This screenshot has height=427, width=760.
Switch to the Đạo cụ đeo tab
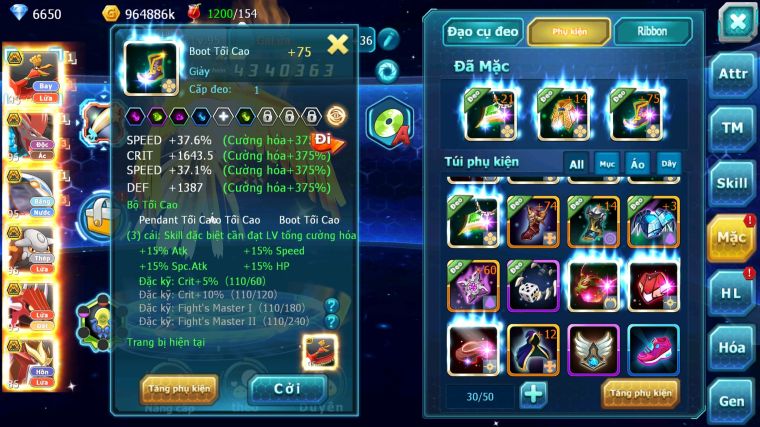483,32
